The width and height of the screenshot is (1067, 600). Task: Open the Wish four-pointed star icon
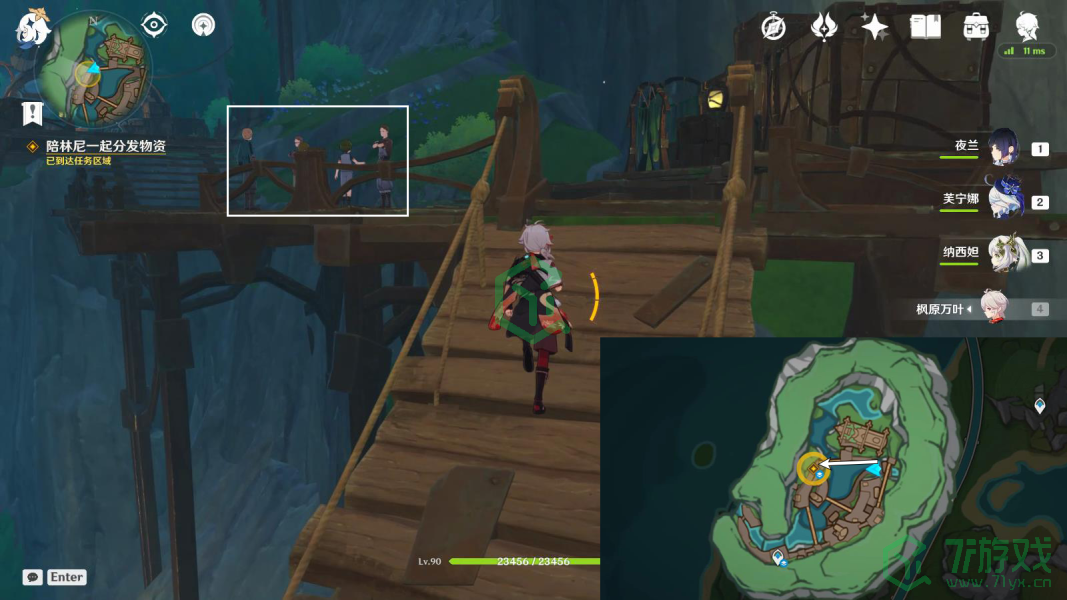pos(875,27)
